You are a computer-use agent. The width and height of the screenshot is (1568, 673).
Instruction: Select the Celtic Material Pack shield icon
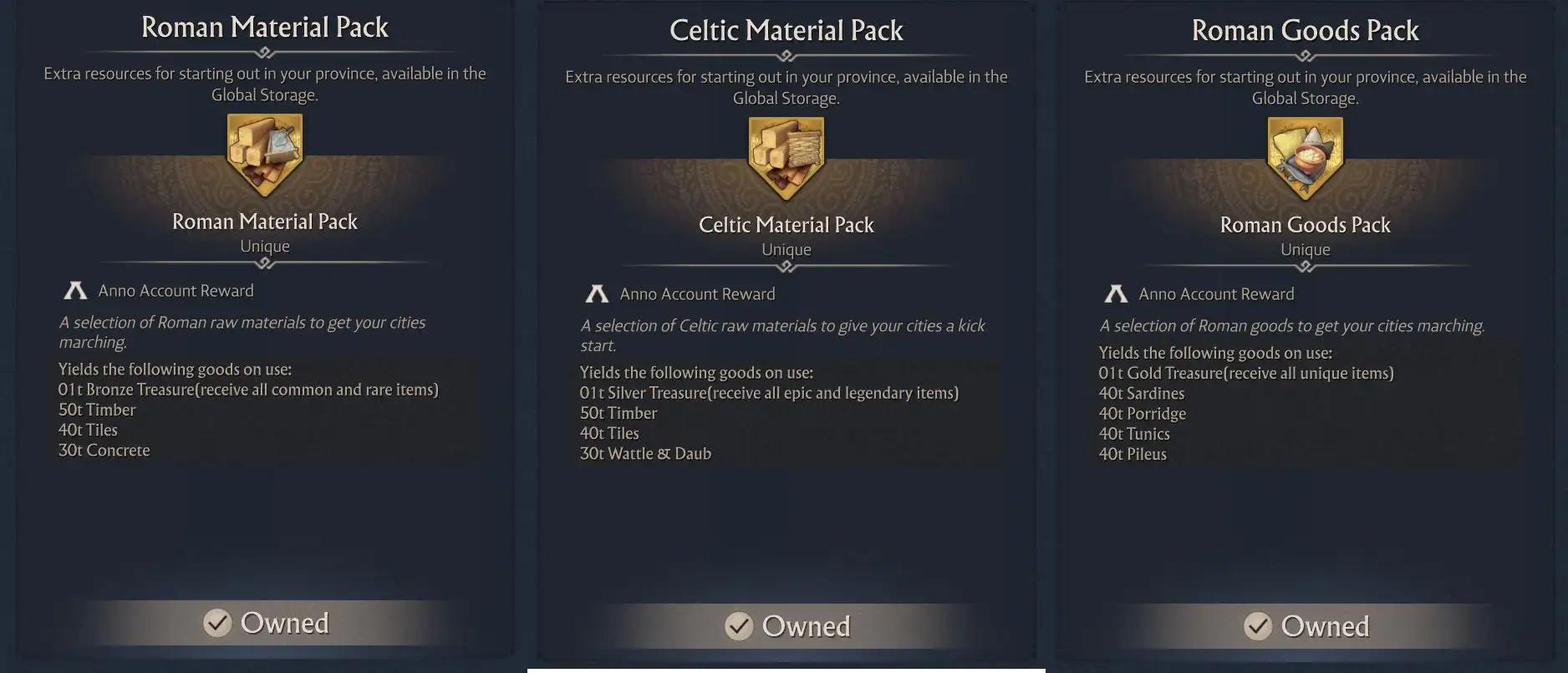tap(786, 158)
